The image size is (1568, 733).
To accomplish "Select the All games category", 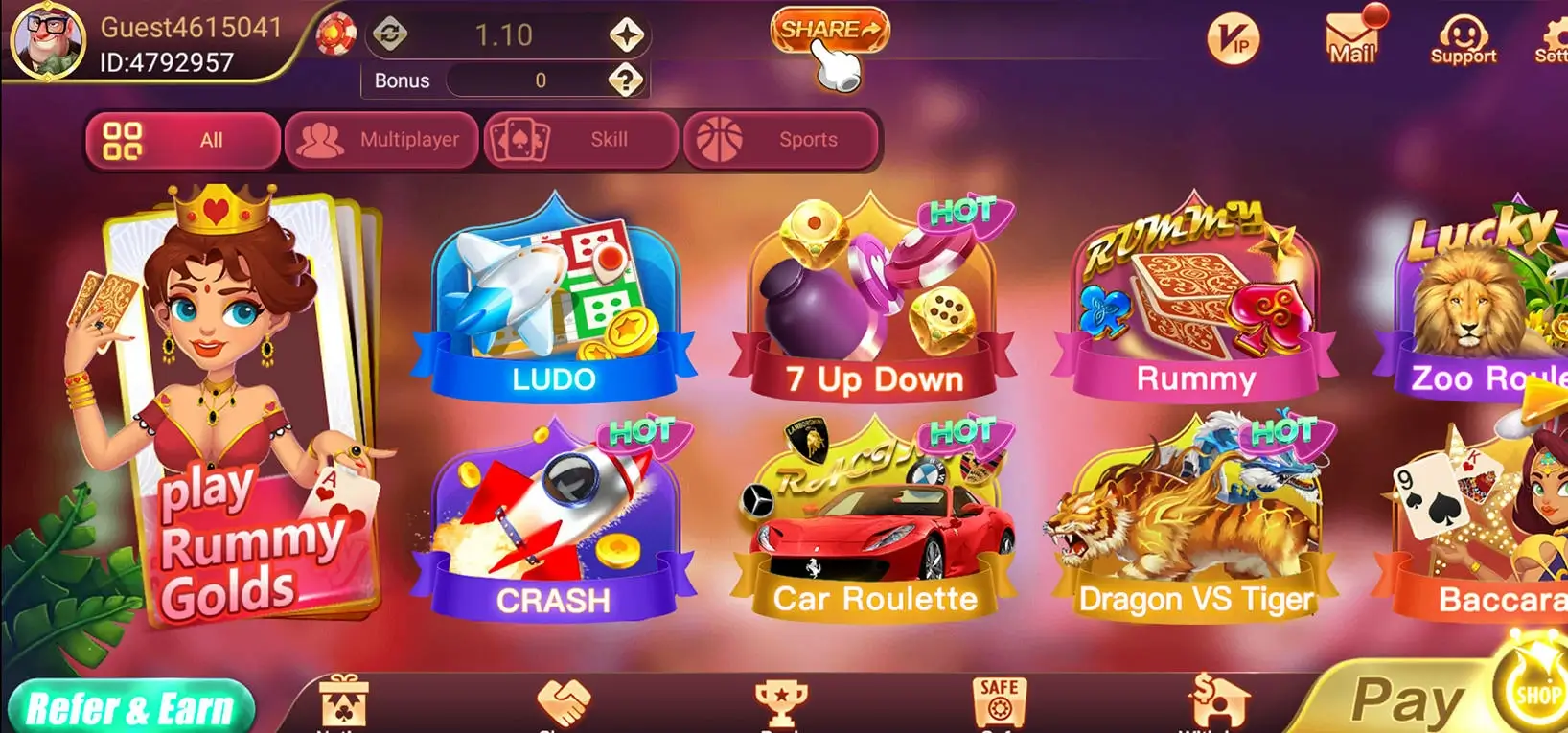I will coord(183,140).
